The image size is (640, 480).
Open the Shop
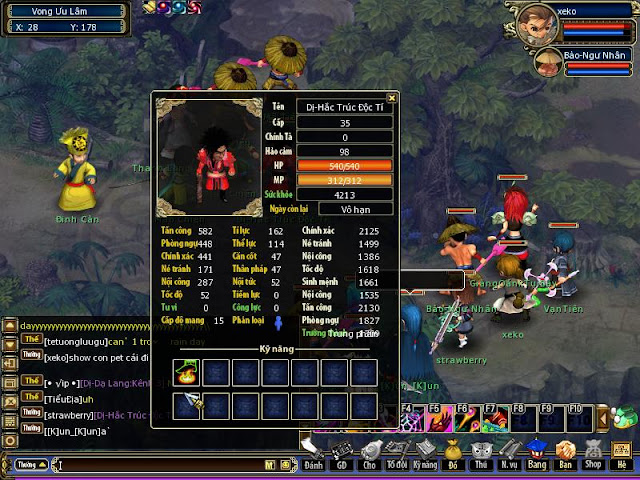point(593,453)
